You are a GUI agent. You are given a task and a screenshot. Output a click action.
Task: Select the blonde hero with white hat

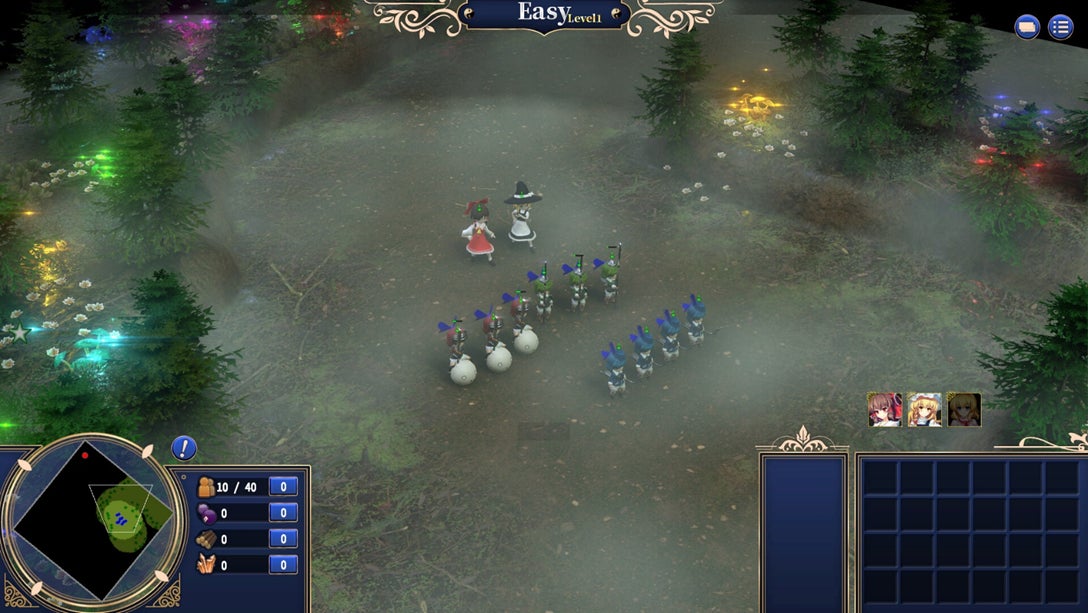(924, 410)
